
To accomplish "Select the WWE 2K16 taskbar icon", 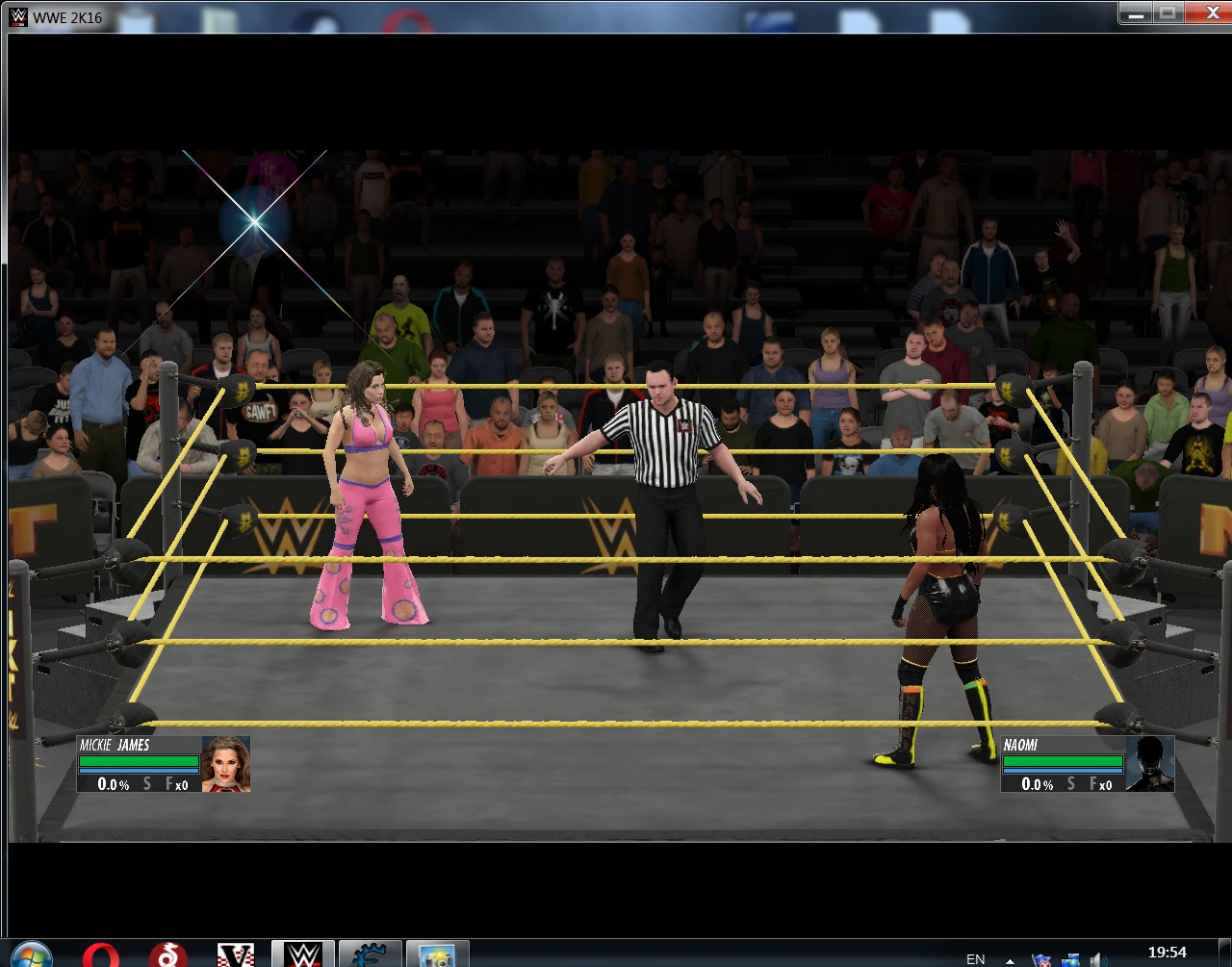I will (303, 954).
